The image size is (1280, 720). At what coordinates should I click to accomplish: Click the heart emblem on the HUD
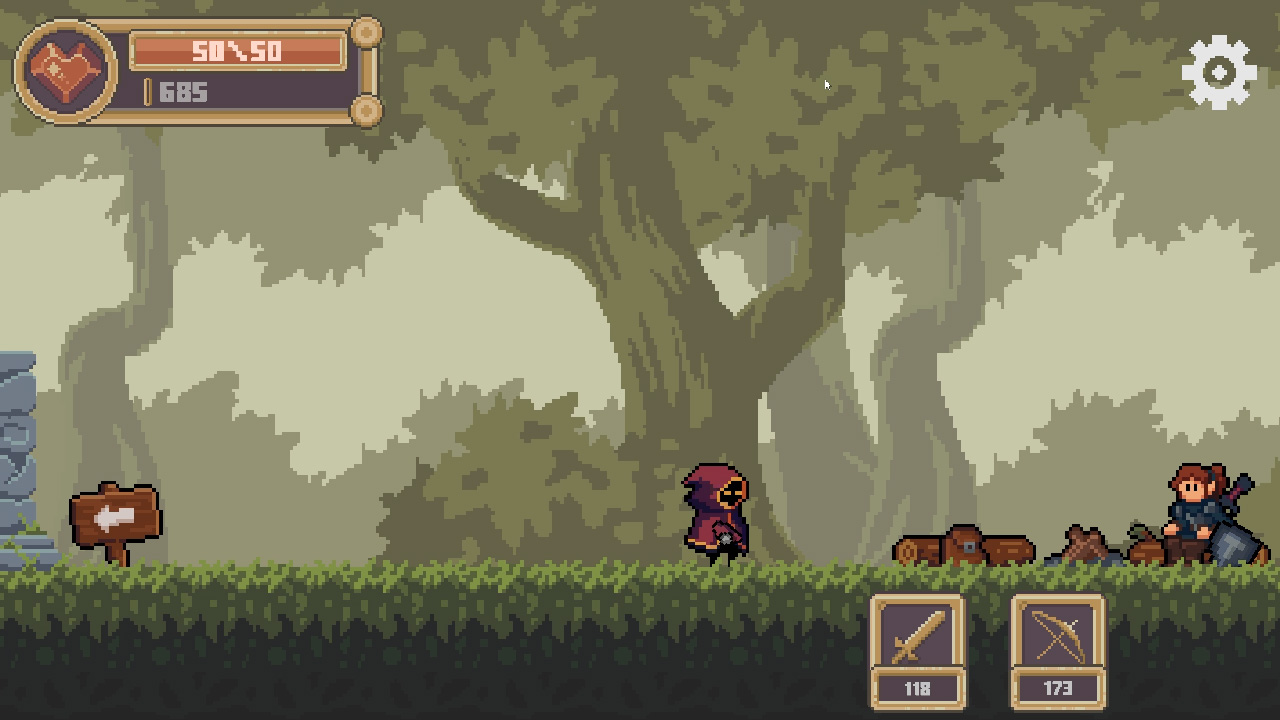(x=62, y=70)
